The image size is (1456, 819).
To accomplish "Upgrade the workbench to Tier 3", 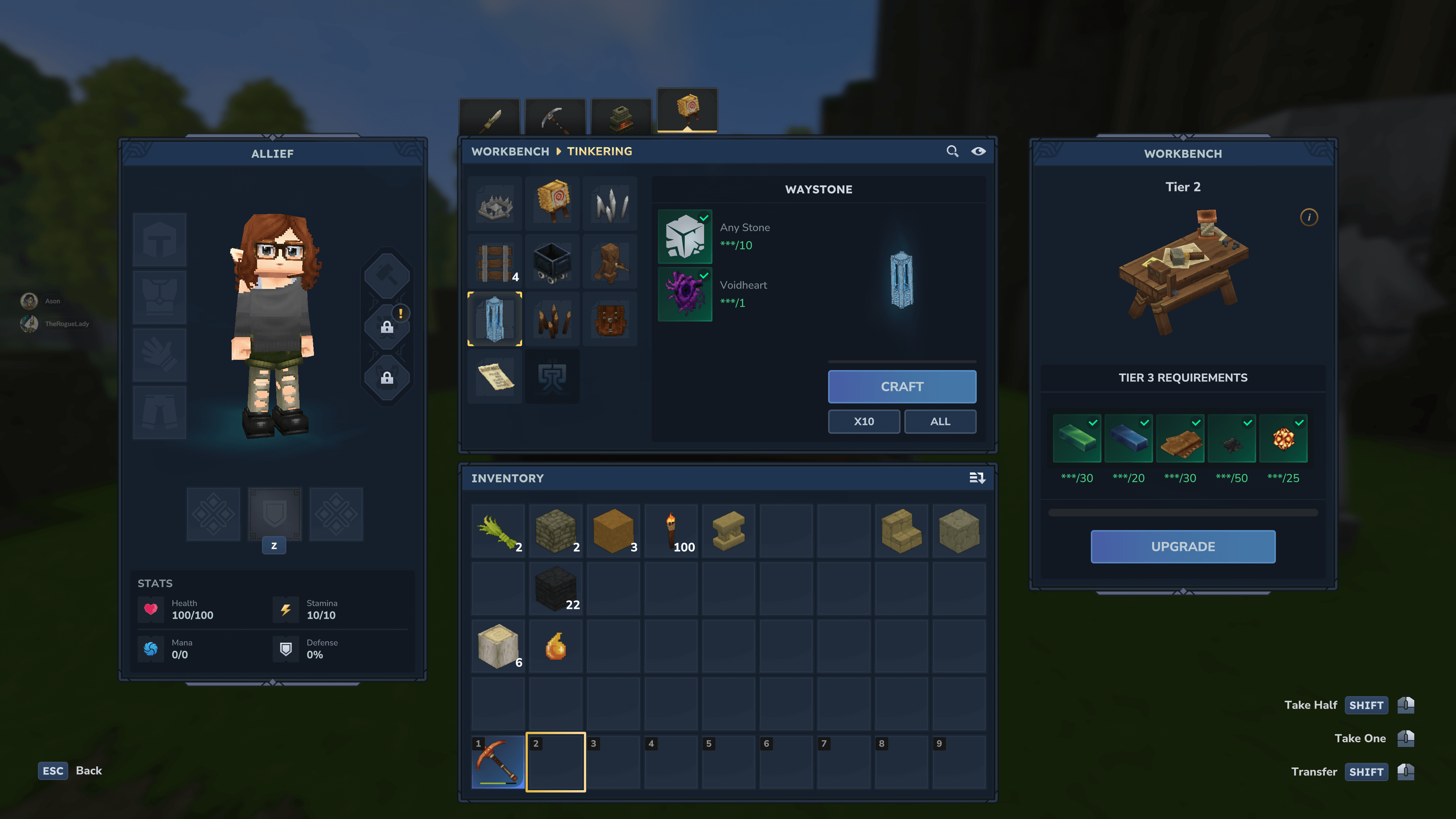I will tap(1183, 546).
